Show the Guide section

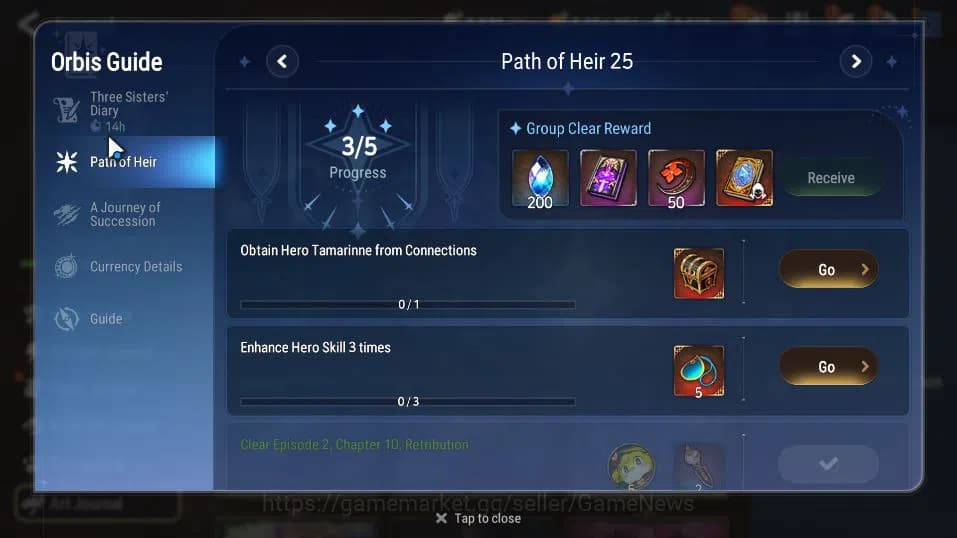[x=106, y=319]
